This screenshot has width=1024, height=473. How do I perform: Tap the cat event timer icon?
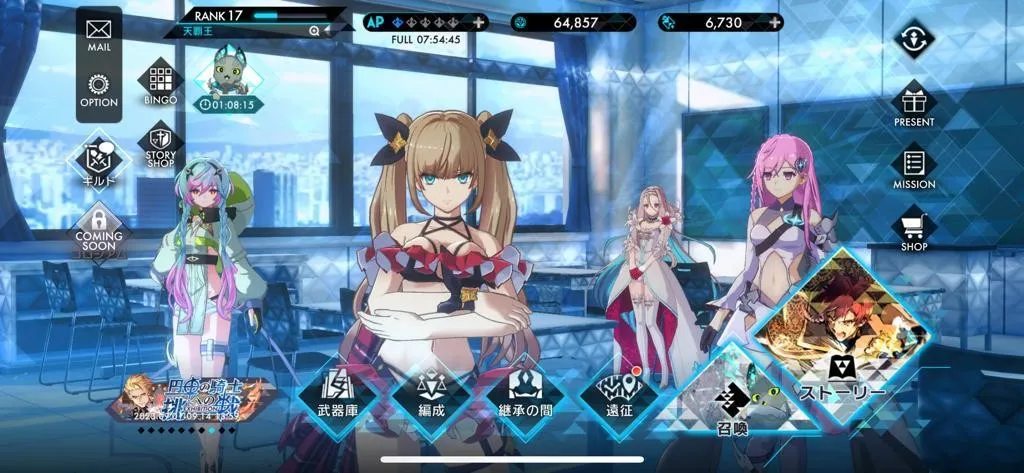(226, 78)
